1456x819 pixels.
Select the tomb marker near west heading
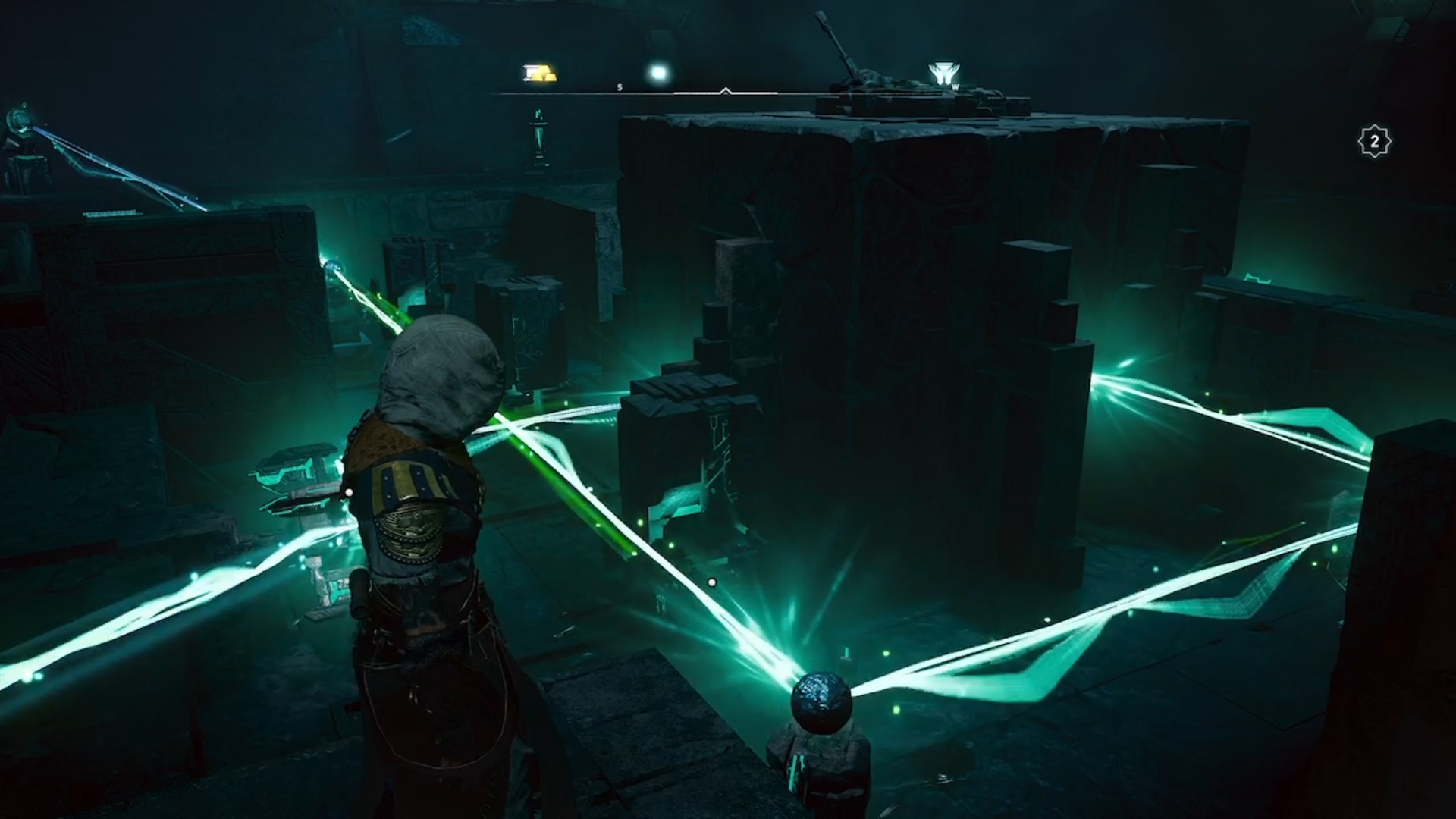point(943,74)
